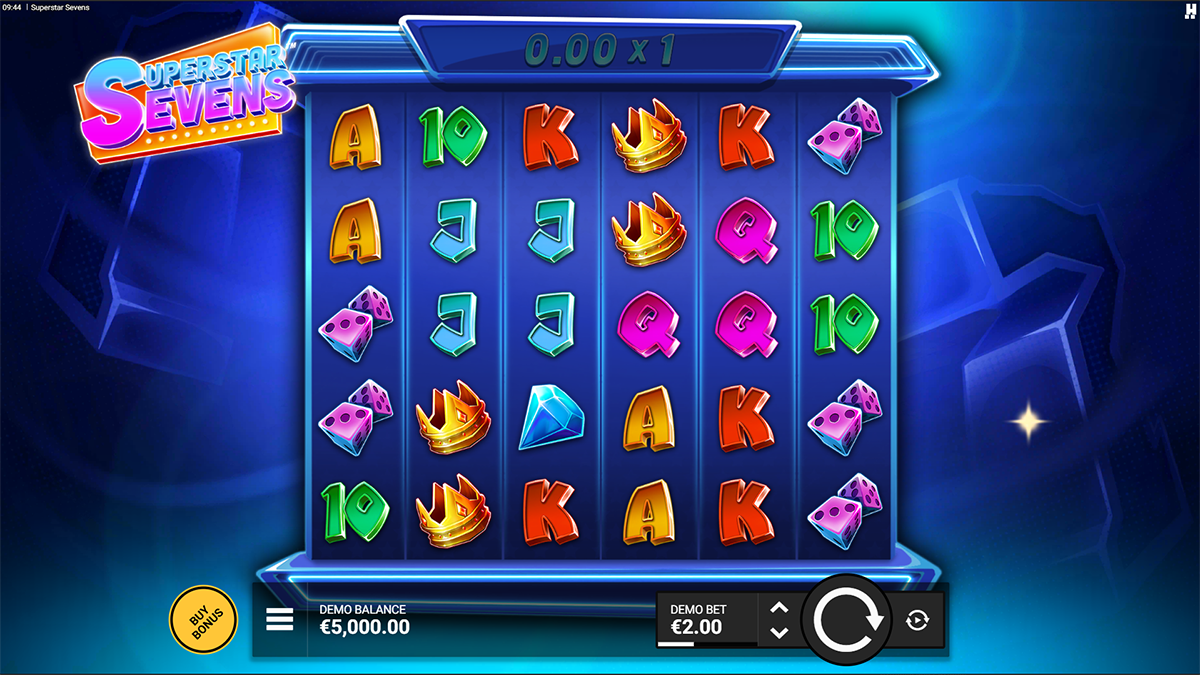Open the Buy Bonus menu
Image resolution: width=1200 pixels, height=675 pixels.
[203, 619]
